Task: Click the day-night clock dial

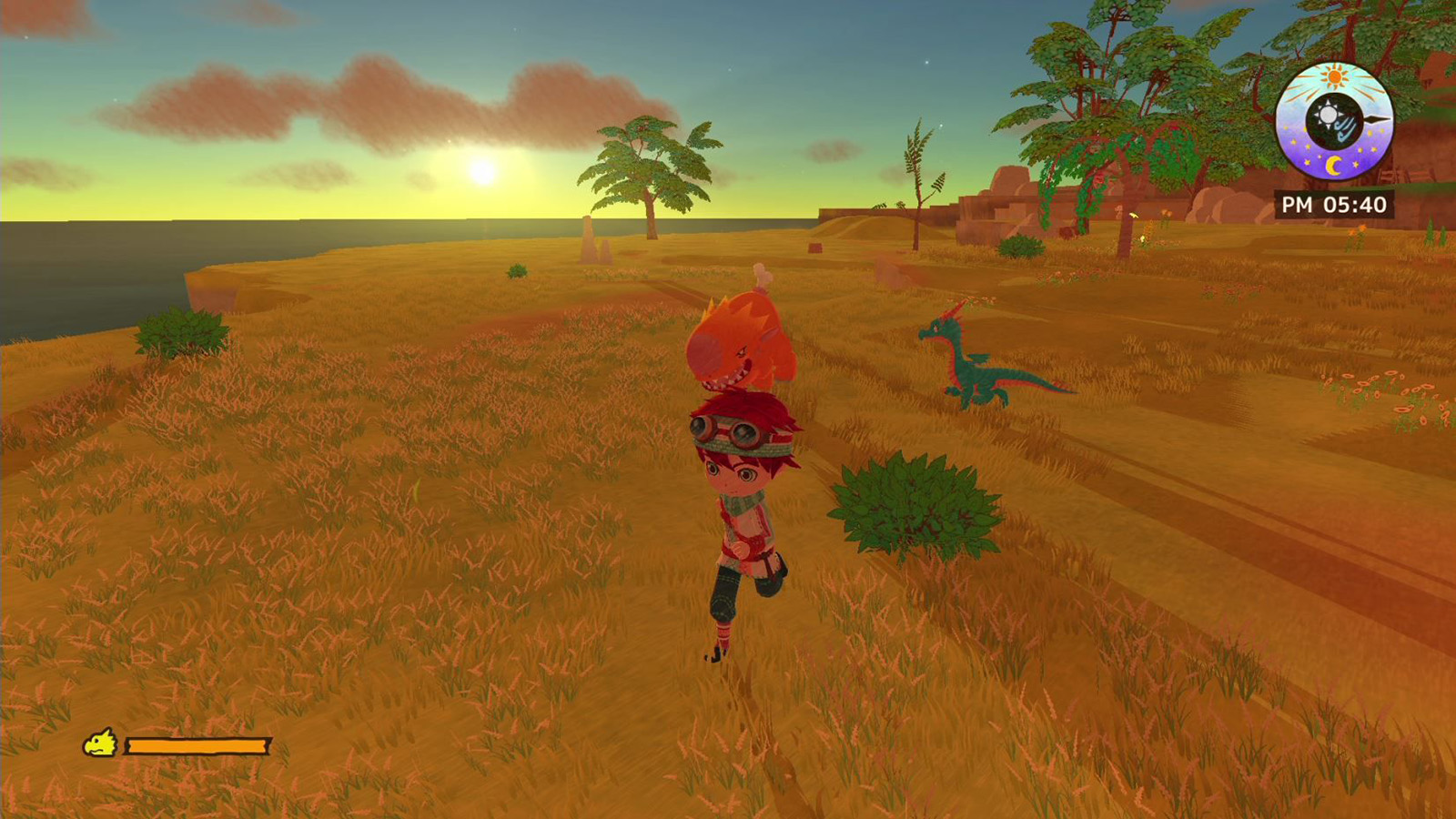Action: coord(1334,121)
